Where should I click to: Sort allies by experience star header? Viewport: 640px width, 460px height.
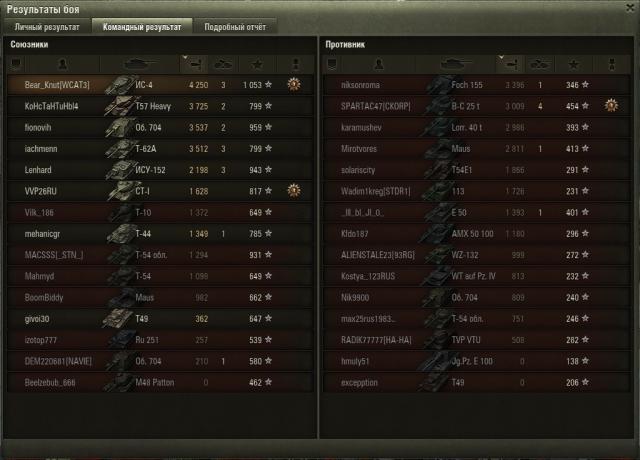(x=267, y=63)
